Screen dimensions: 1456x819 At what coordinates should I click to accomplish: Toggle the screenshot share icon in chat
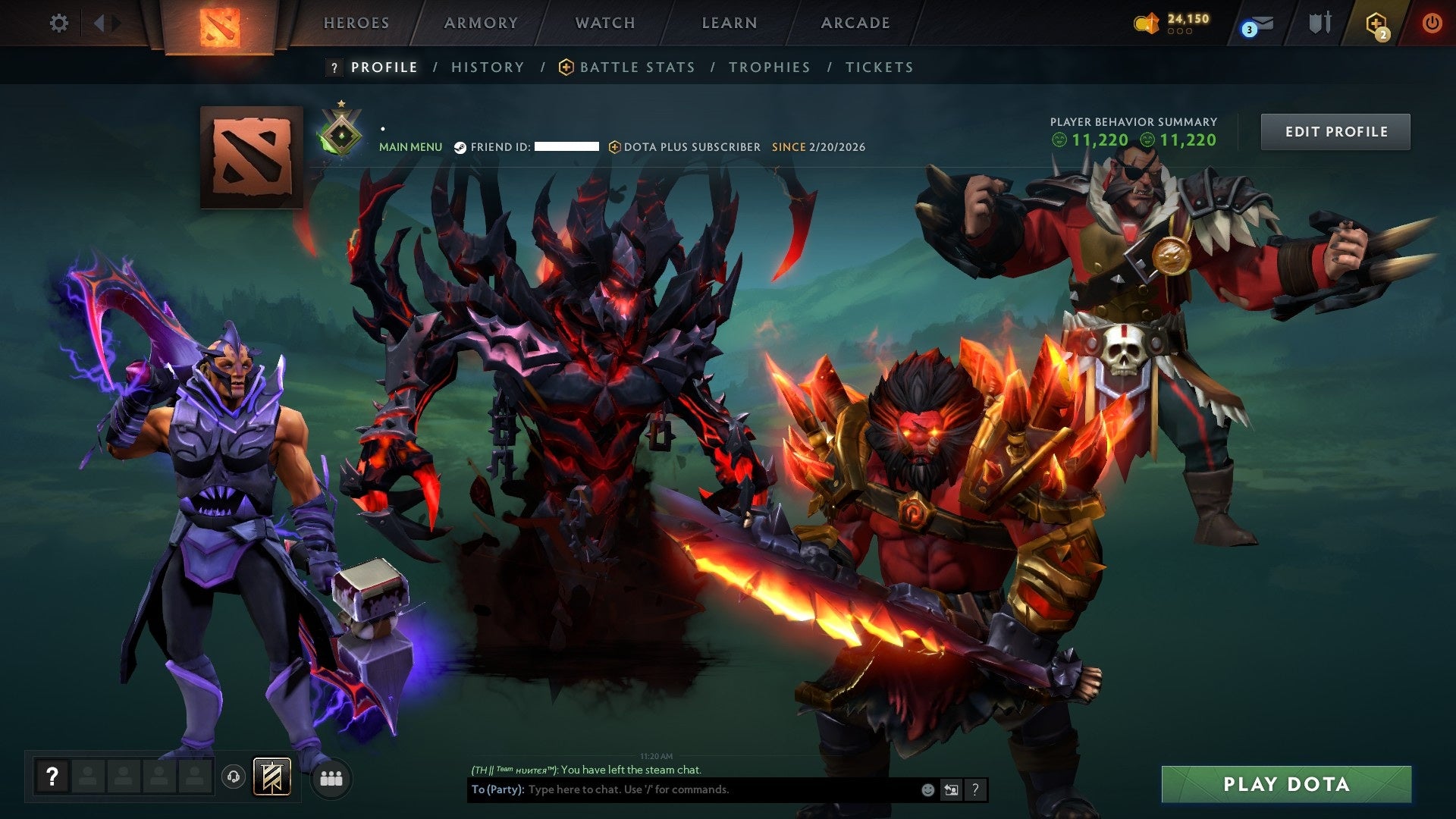951,789
